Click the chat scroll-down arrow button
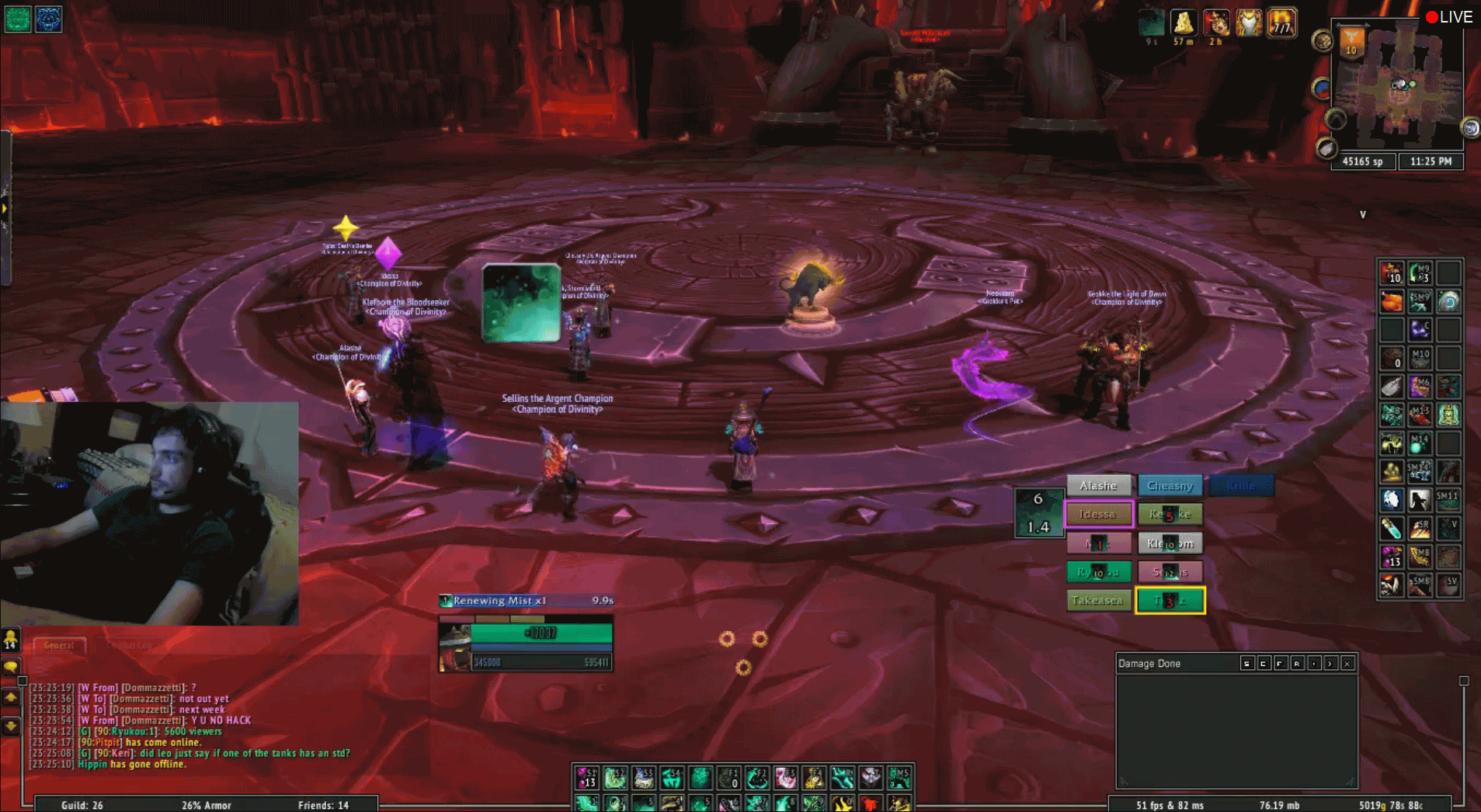Image resolution: width=1481 pixels, height=812 pixels. [x=11, y=726]
